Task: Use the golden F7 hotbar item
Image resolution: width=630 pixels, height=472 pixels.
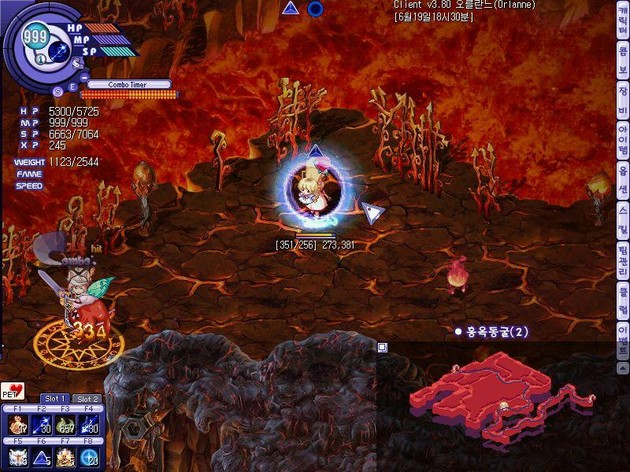Action: pos(66,457)
